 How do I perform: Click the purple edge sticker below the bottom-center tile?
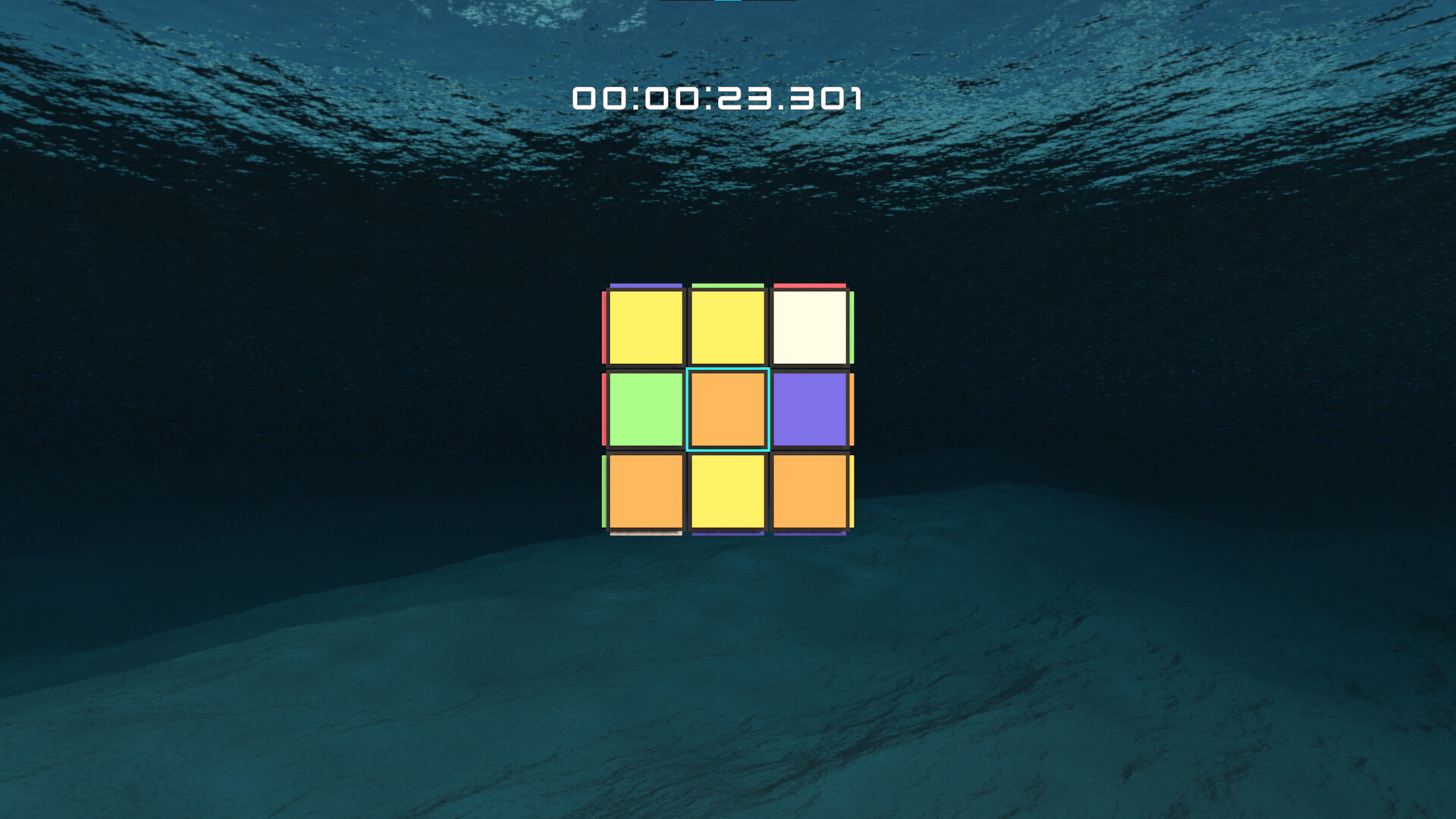click(x=726, y=535)
